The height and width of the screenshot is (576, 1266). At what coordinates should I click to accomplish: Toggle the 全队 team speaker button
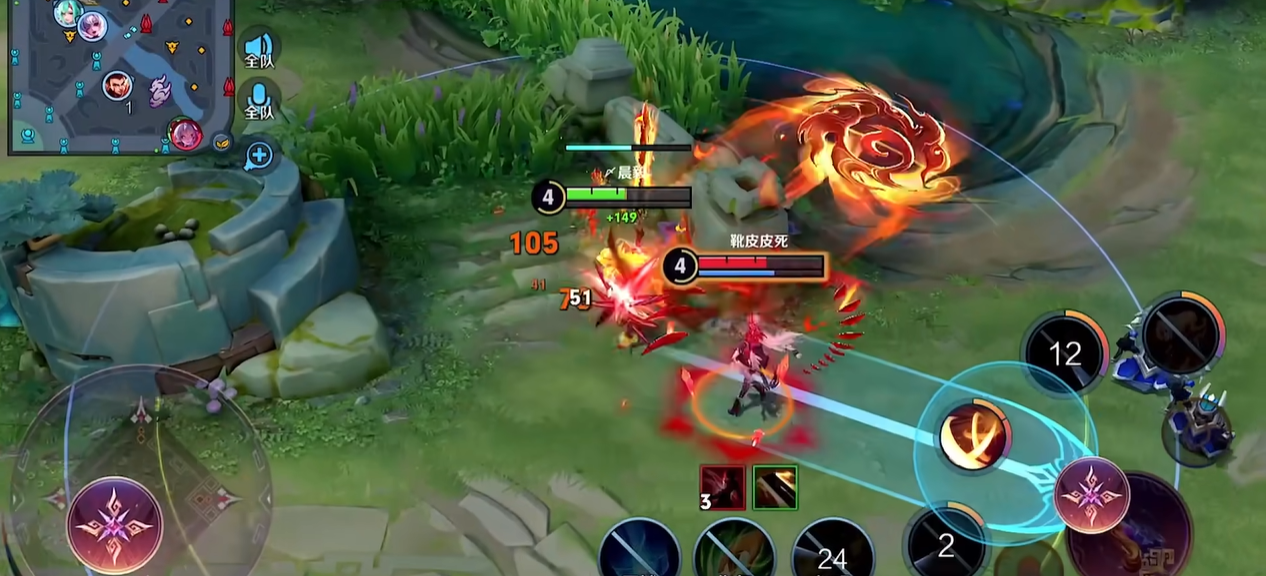click(x=259, y=49)
